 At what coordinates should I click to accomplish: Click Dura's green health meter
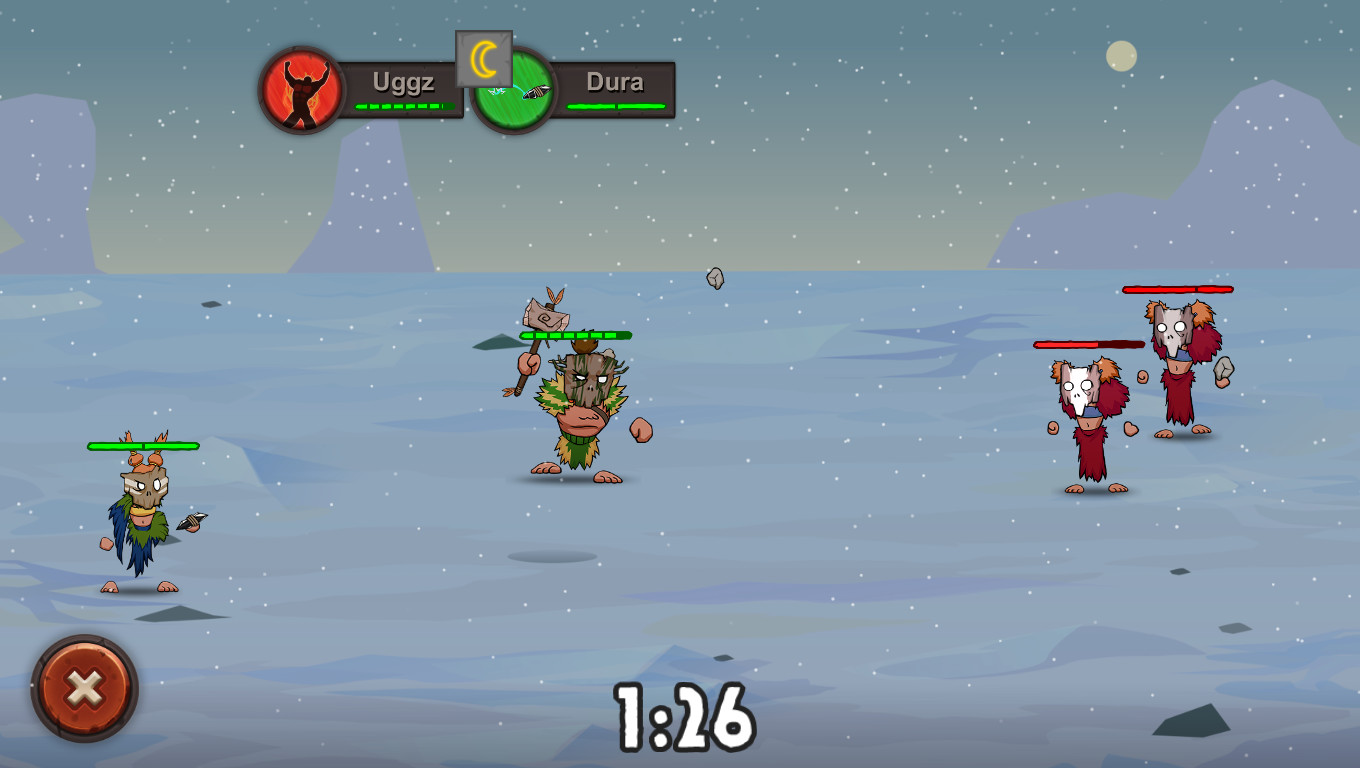615,107
